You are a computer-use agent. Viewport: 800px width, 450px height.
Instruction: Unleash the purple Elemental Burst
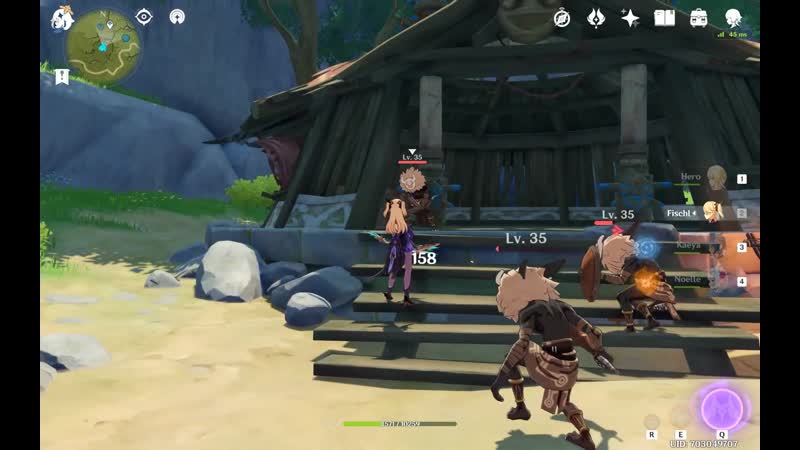coord(721,408)
